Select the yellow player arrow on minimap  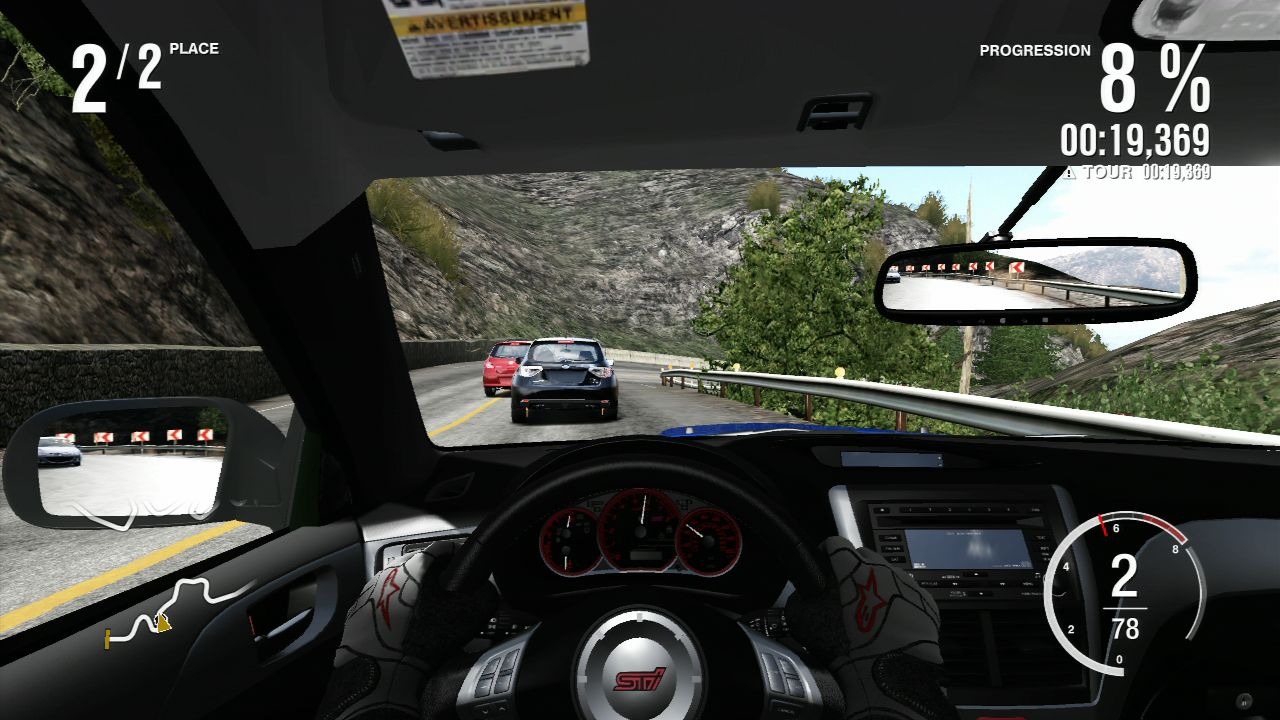click(163, 623)
